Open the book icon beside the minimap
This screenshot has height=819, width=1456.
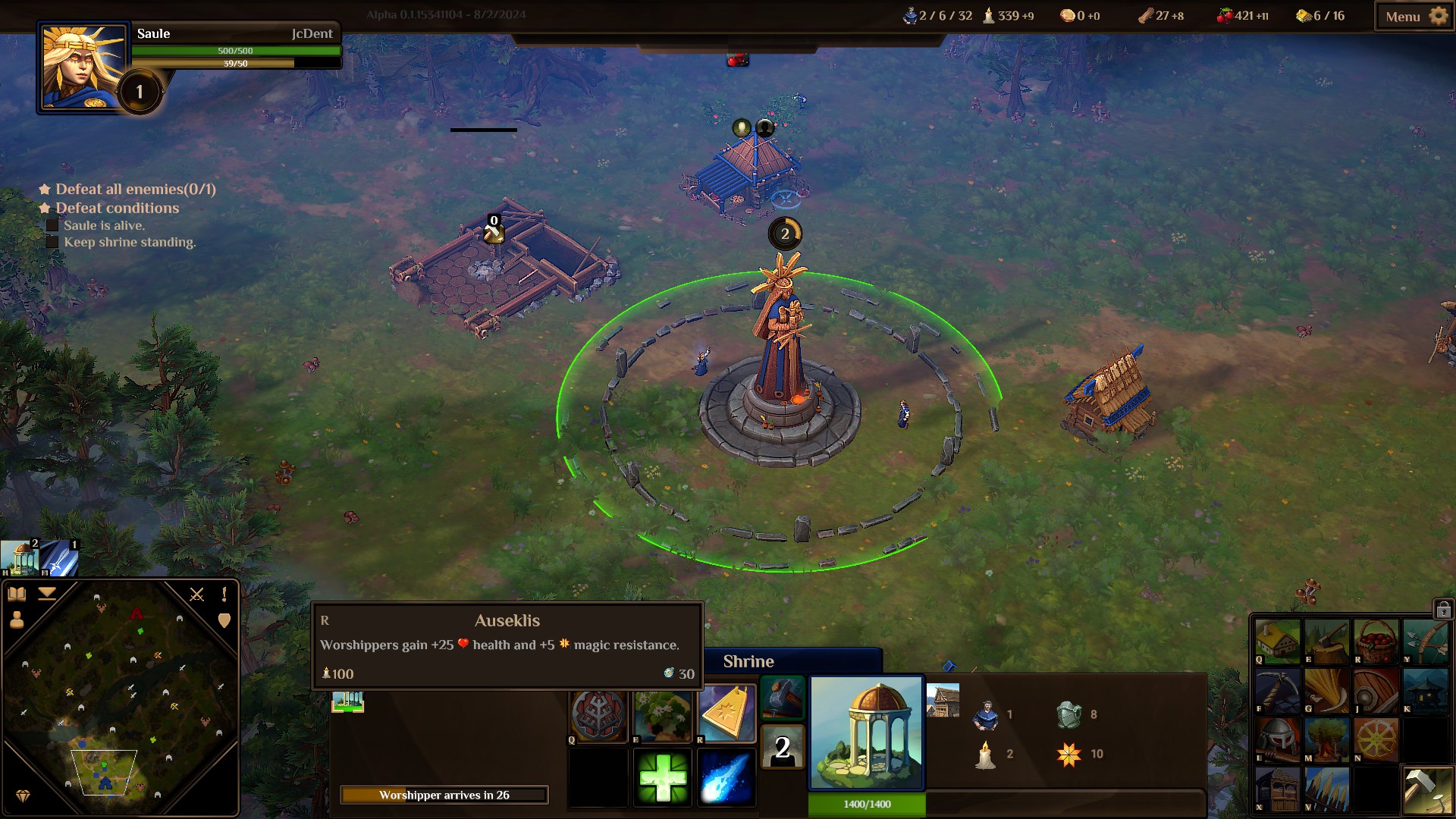[17, 595]
